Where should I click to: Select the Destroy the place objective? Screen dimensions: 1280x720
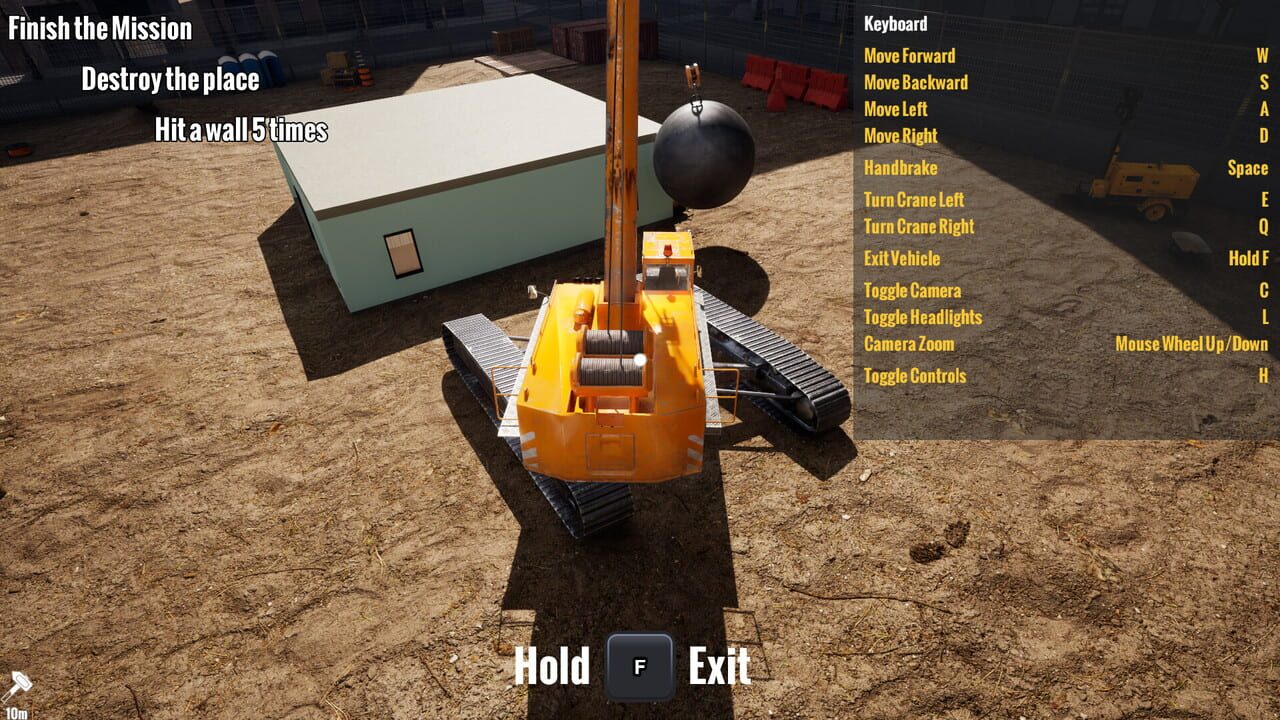[170, 79]
